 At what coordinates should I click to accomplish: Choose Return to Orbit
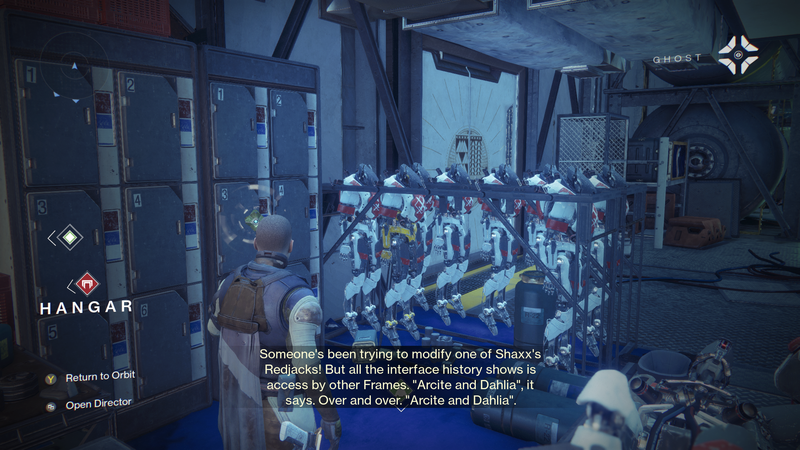[99, 377]
